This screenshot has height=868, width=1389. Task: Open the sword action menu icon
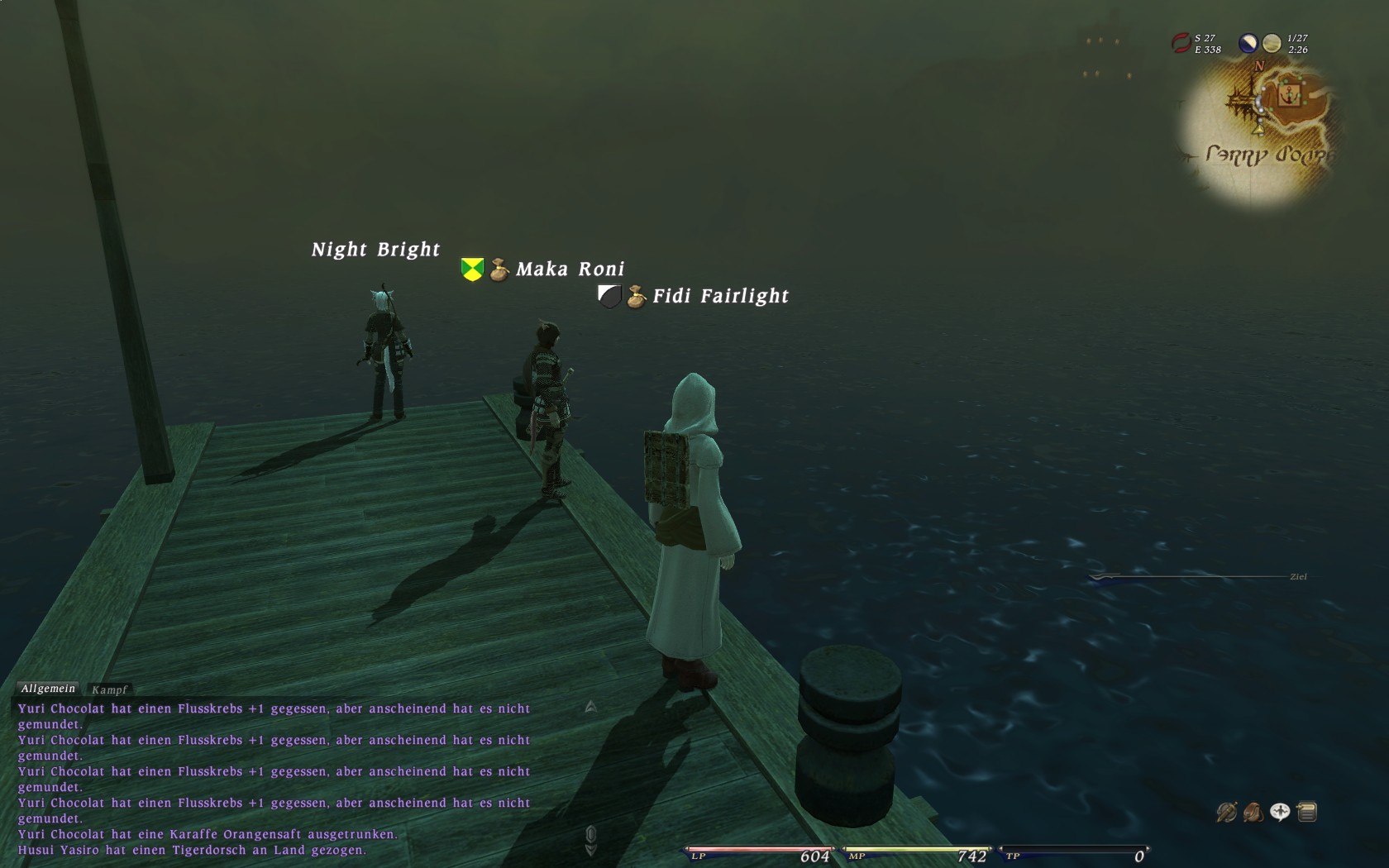[1226, 813]
